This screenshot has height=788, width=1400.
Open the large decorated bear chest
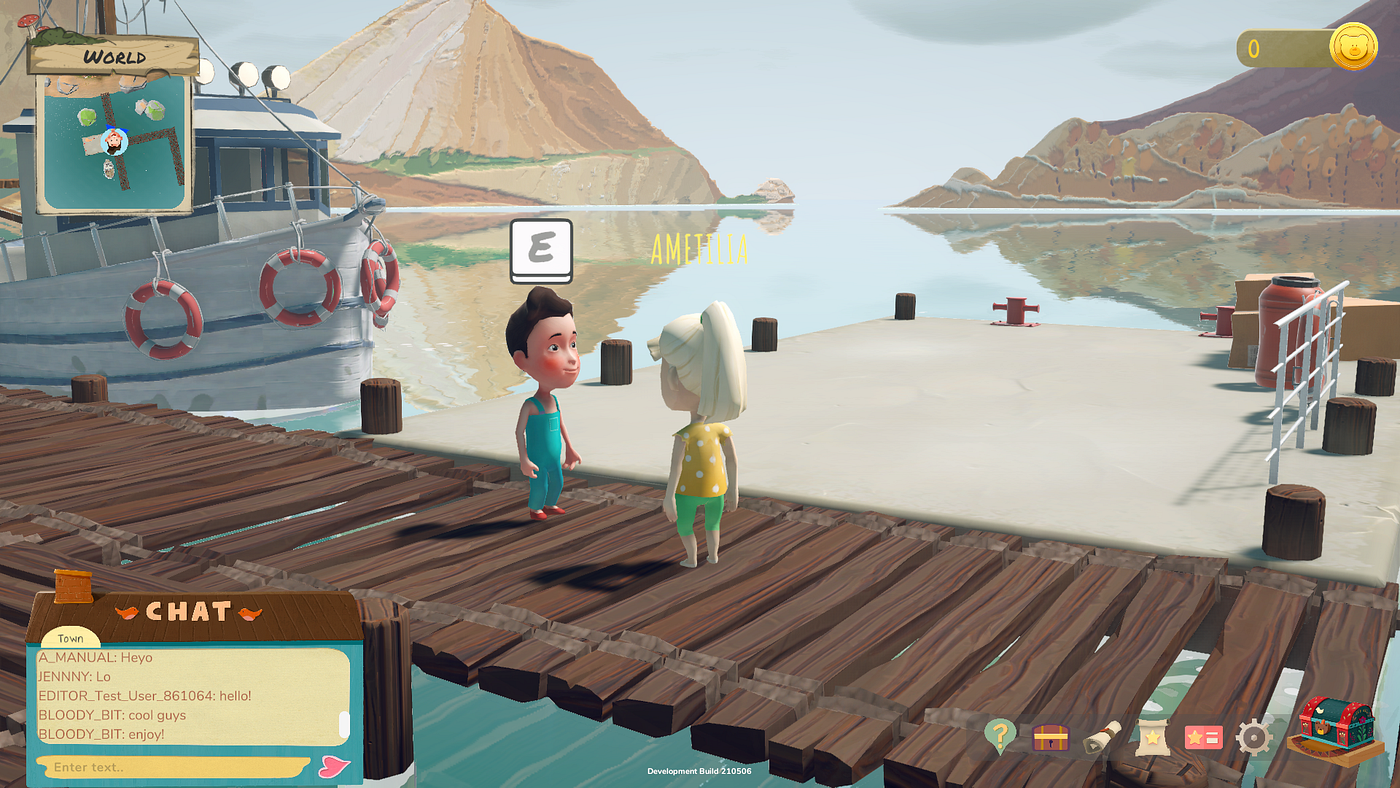[1336, 728]
